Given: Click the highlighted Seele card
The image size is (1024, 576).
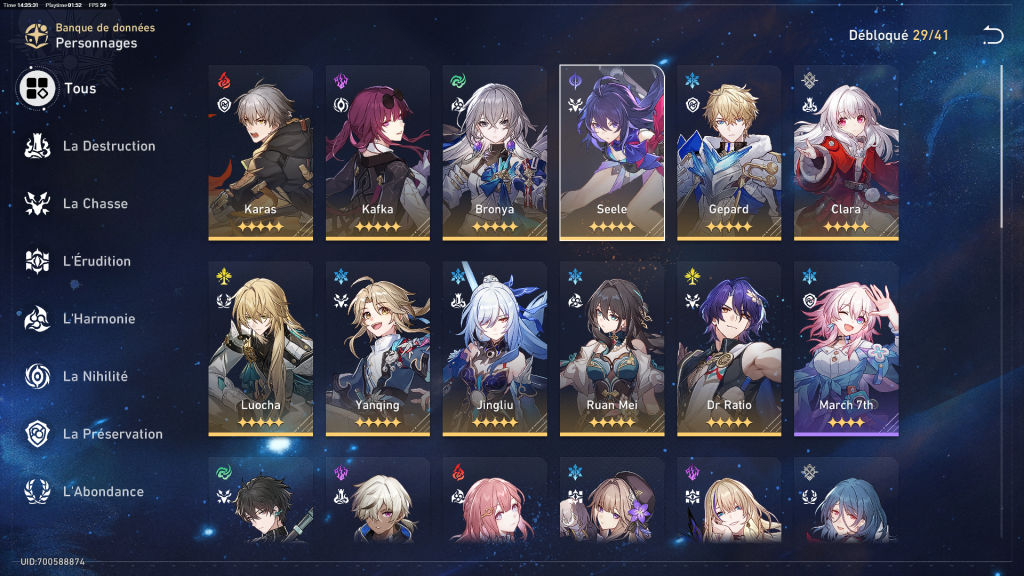Looking at the screenshot, I should [x=611, y=152].
